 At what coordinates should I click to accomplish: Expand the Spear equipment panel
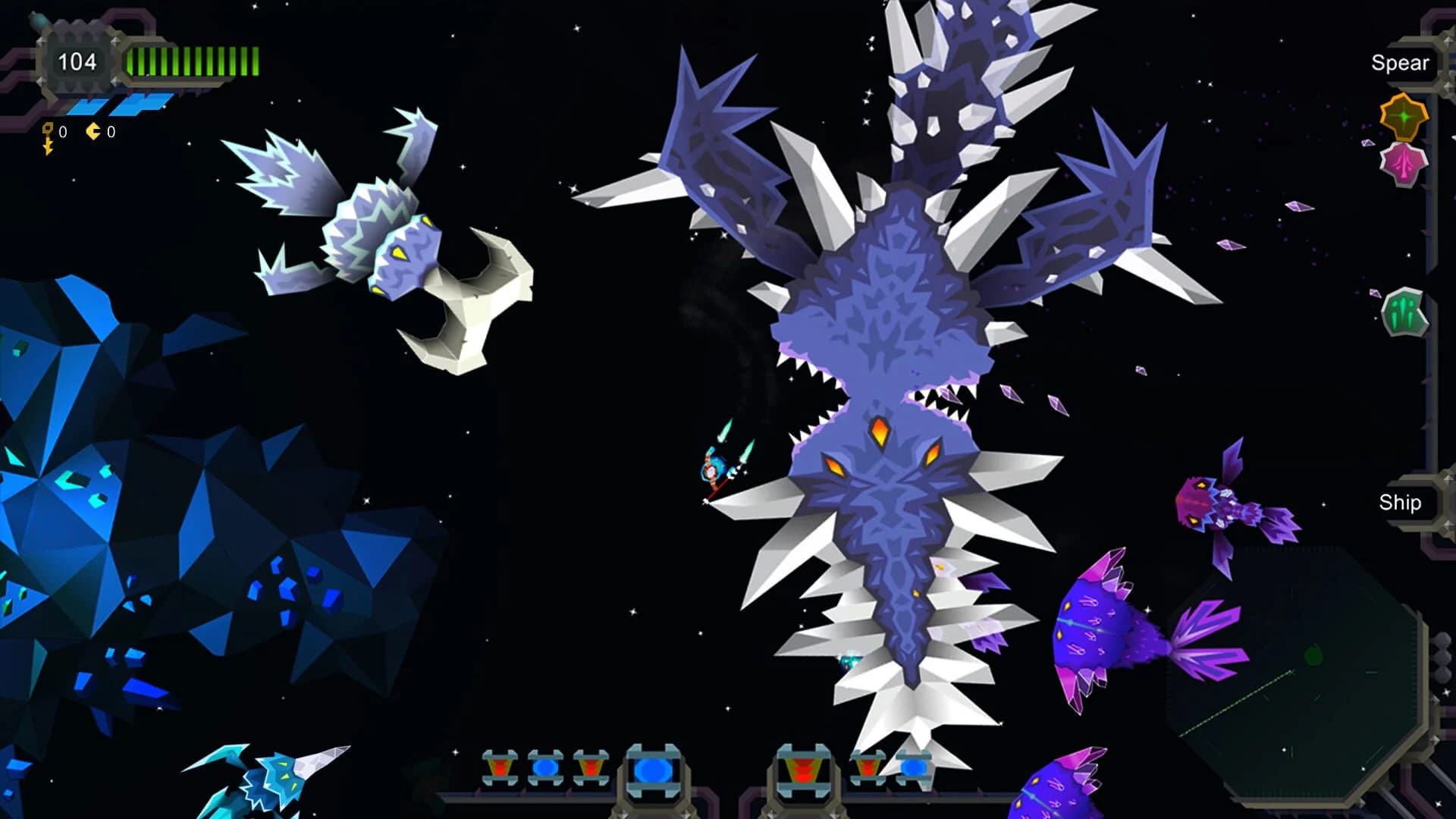(x=1400, y=63)
